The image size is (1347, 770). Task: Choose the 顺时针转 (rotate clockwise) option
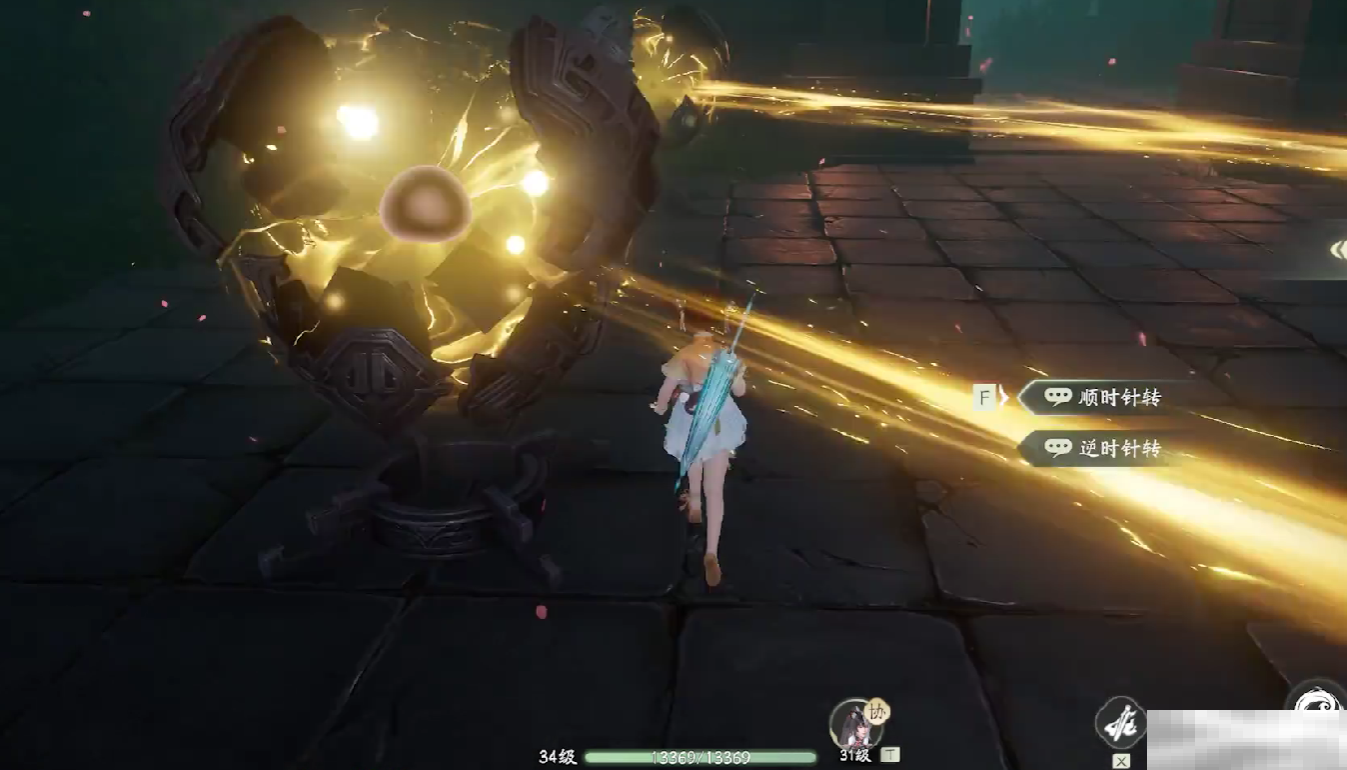pyautogui.click(x=1103, y=397)
